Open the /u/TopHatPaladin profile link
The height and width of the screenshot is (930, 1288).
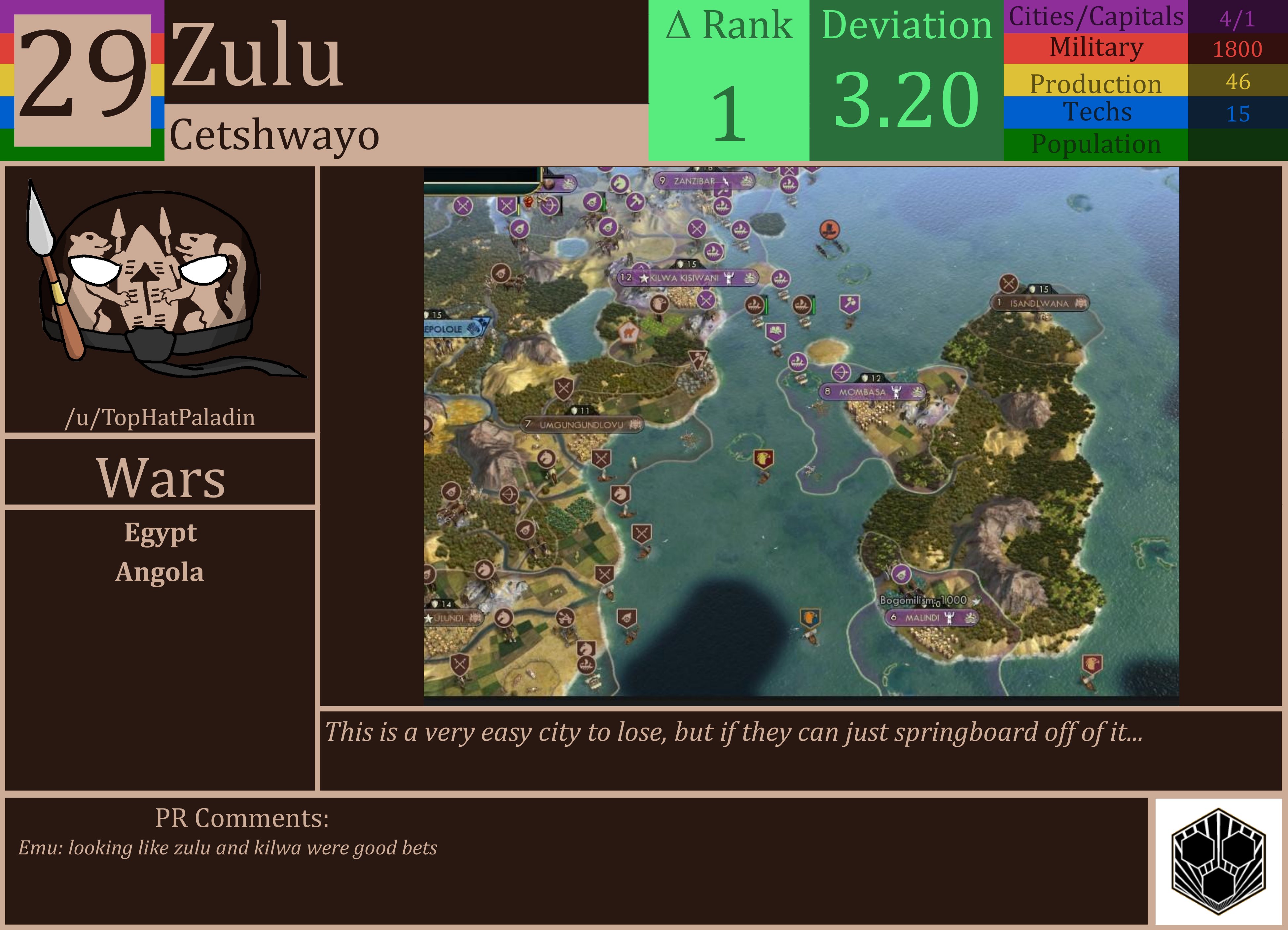click(161, 417)
